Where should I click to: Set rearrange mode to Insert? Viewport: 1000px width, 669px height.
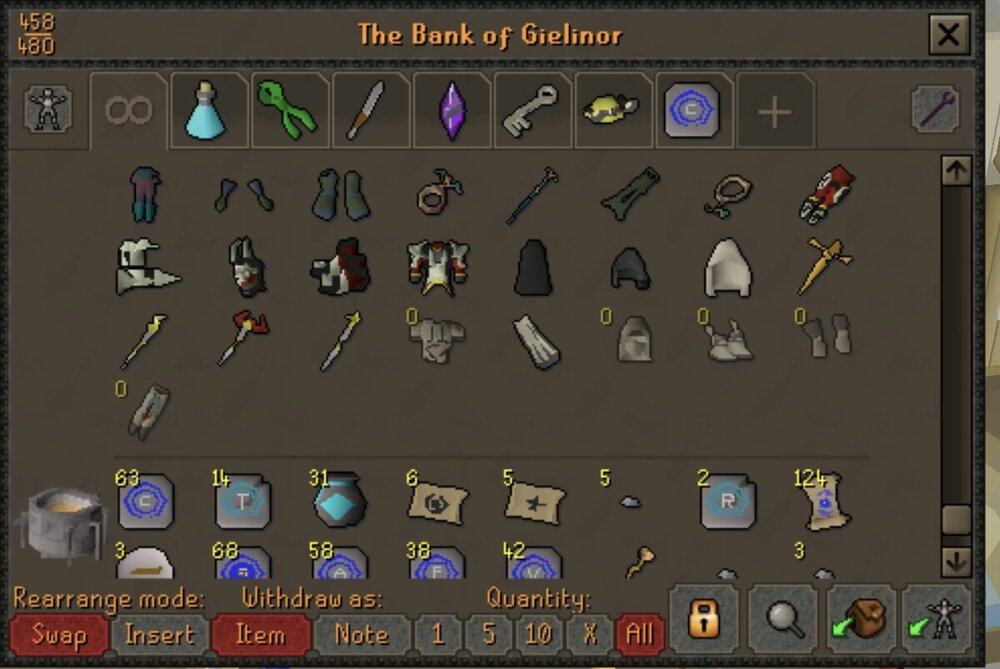[x=160, y=634]
